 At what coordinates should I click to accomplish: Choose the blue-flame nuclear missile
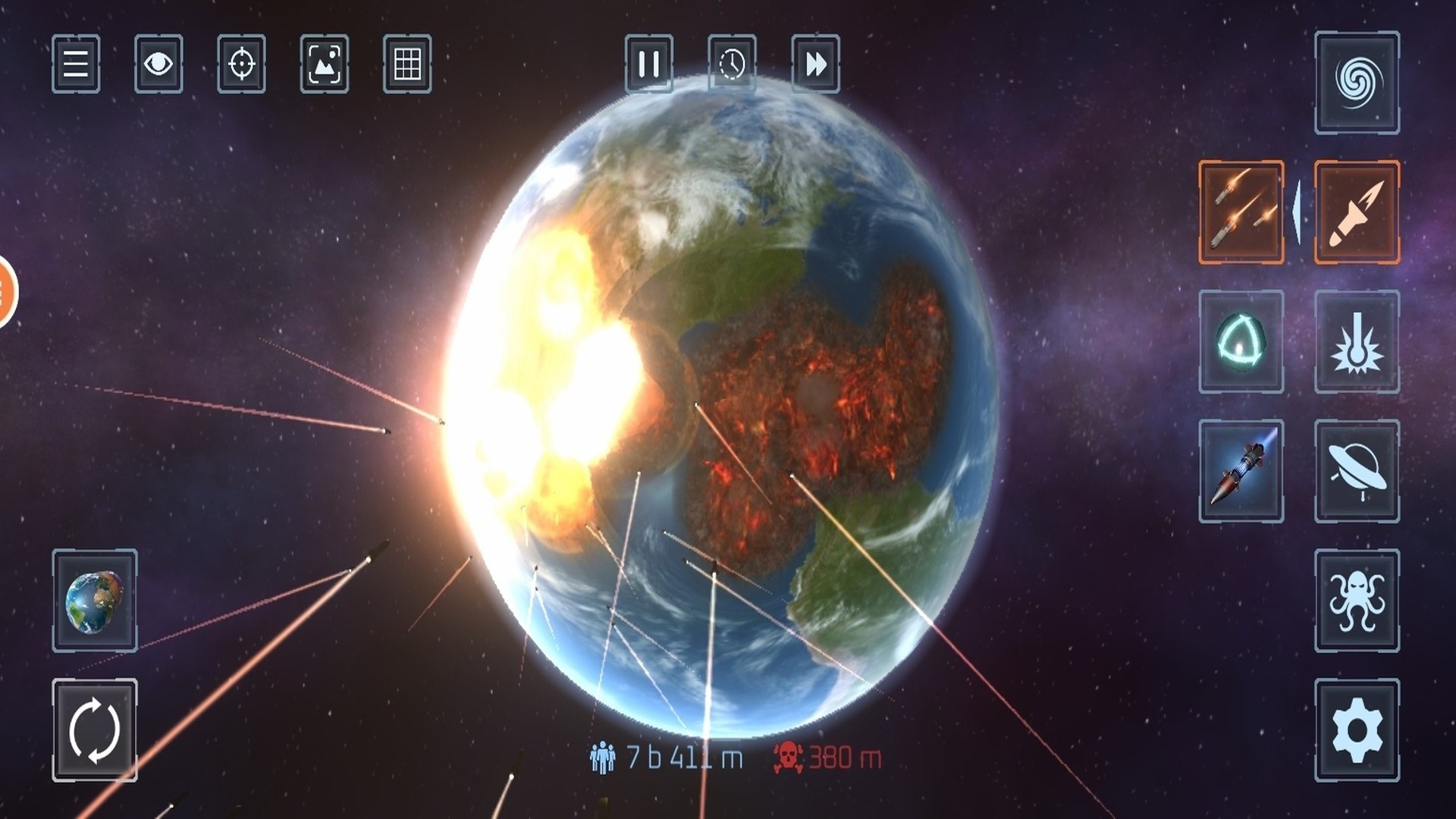(x=1241, y=471)
